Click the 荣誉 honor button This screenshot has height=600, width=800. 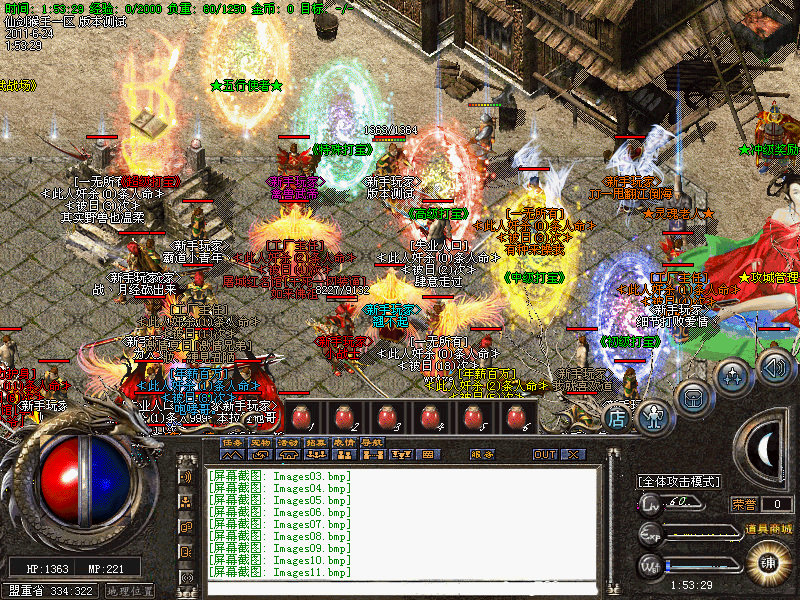coord(744,504)
